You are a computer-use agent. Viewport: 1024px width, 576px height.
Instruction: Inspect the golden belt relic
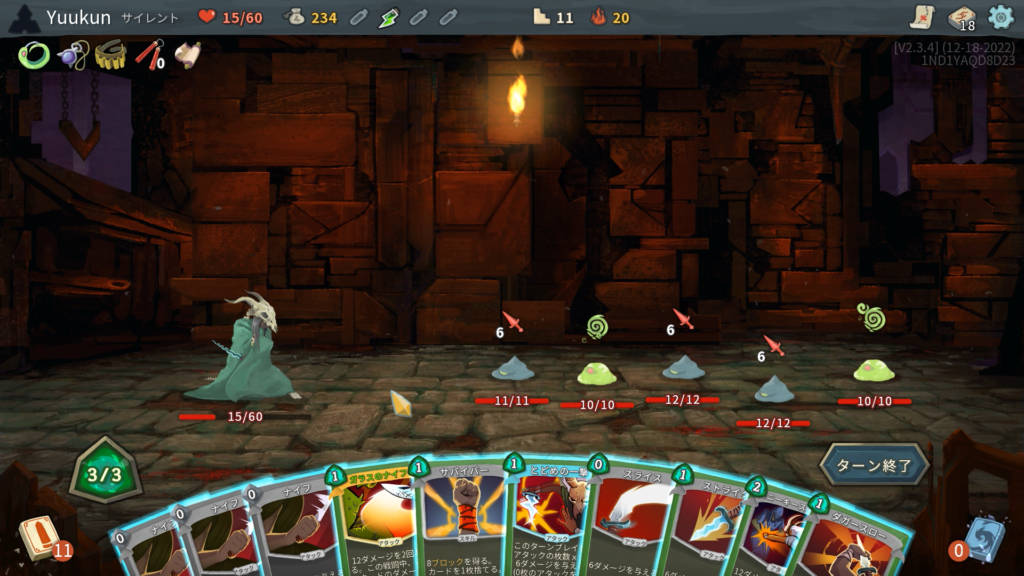(x=110, y=55)
